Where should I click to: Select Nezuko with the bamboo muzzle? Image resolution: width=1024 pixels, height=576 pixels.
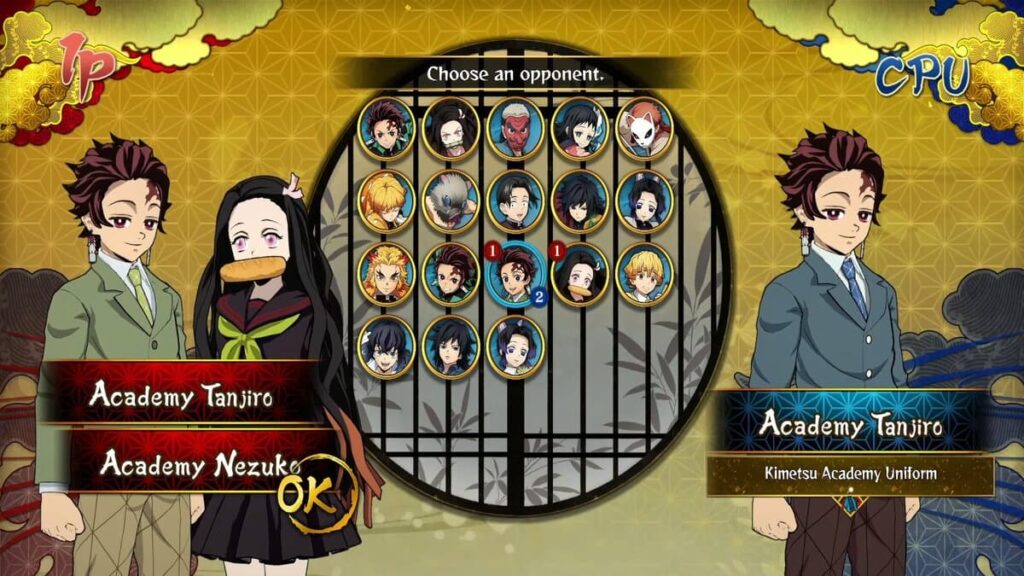tap(450, 128)
